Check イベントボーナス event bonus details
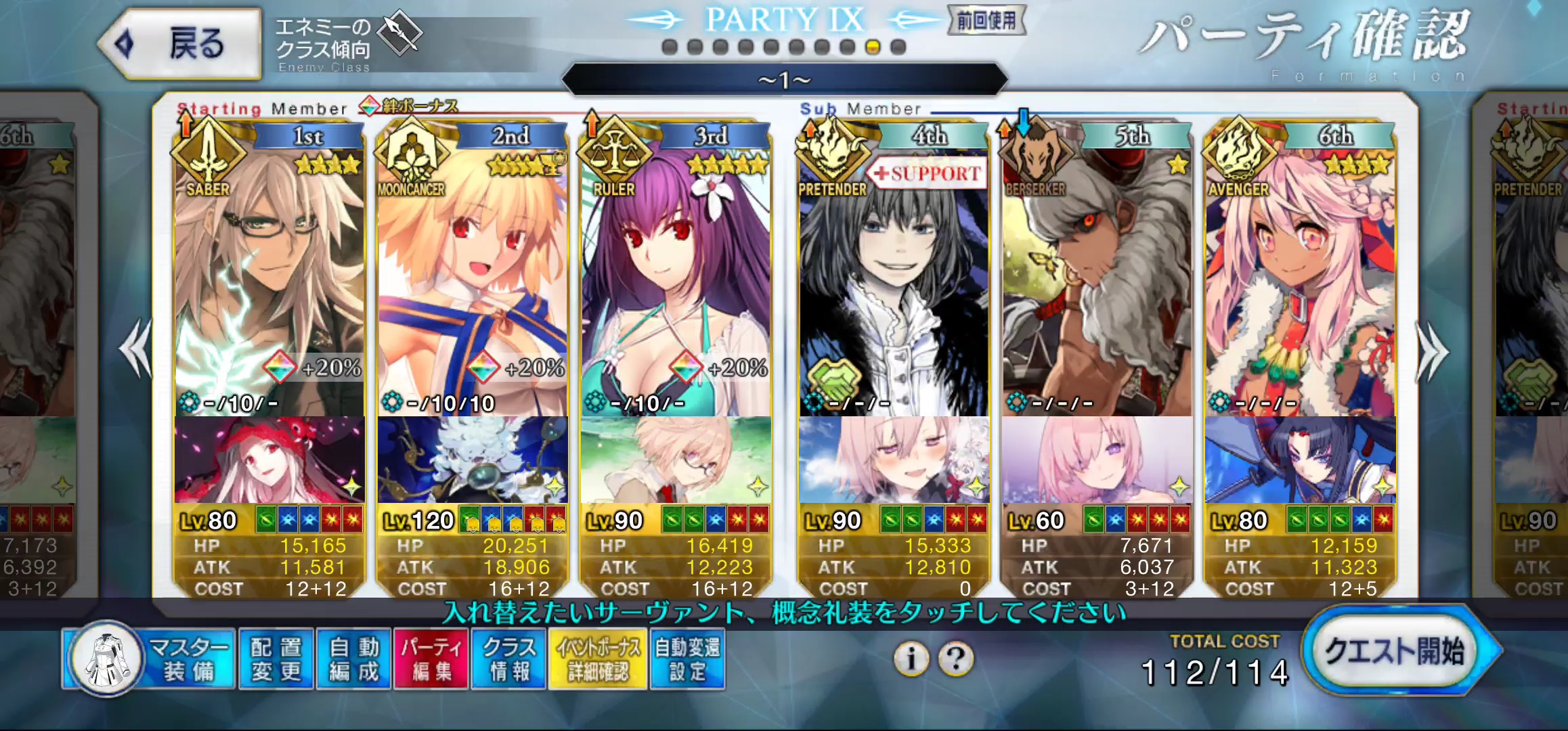This screenshot has width=1568, height=731. coord(598,659)
